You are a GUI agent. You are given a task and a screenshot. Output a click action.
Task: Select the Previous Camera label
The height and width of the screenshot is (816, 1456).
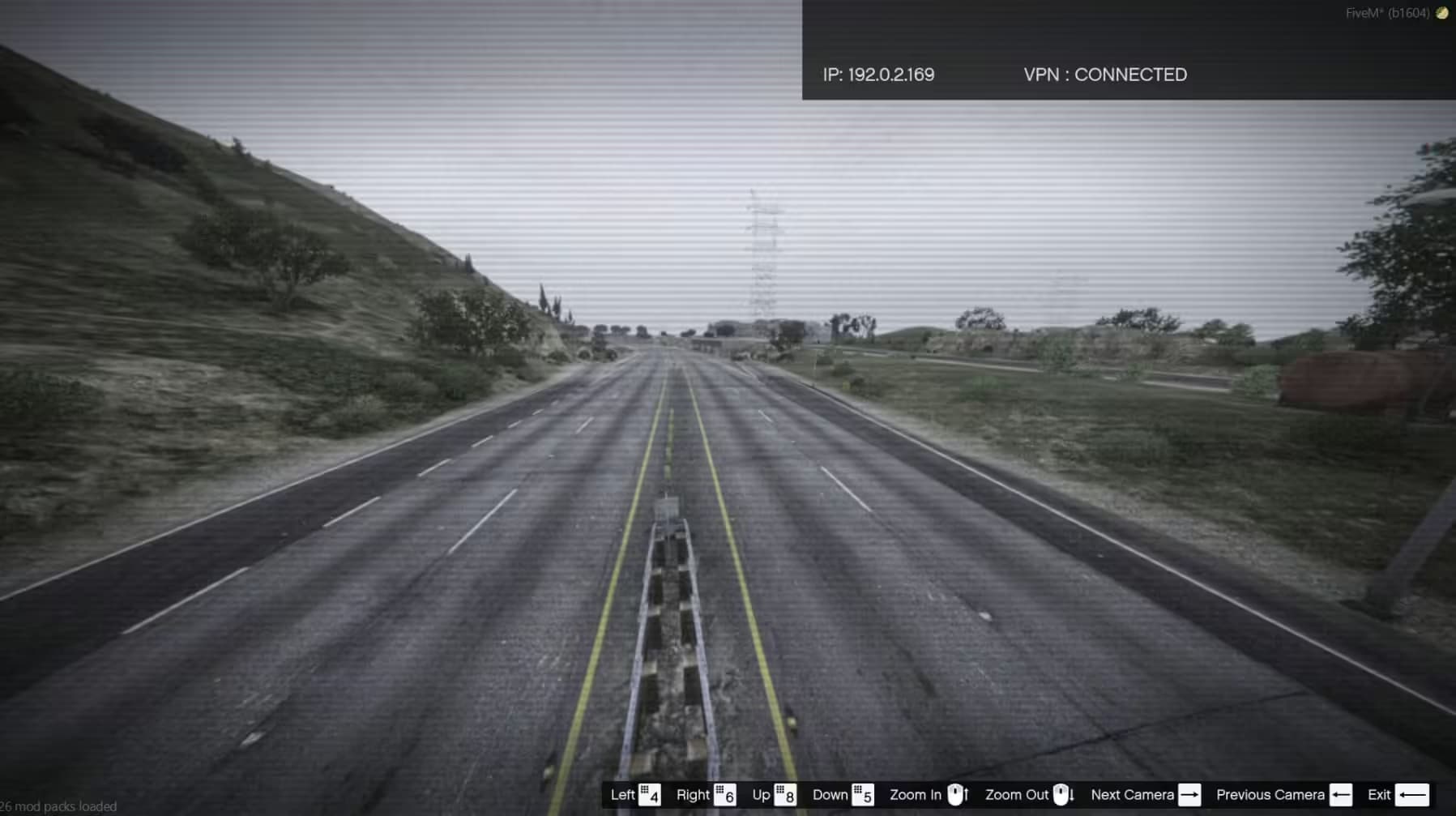(1270, 795)
